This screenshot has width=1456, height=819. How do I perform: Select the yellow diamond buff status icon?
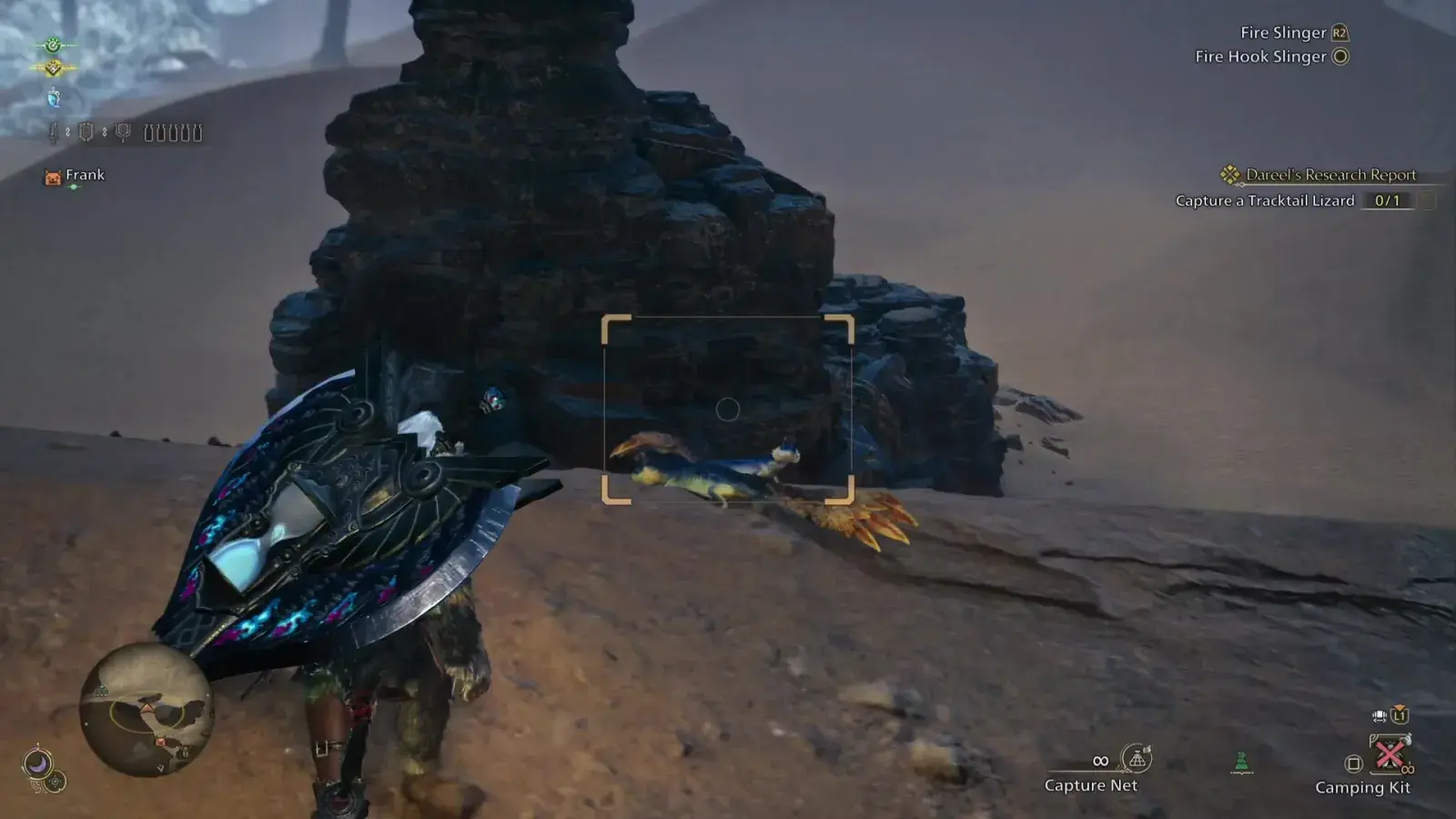[x=53, y=68]
